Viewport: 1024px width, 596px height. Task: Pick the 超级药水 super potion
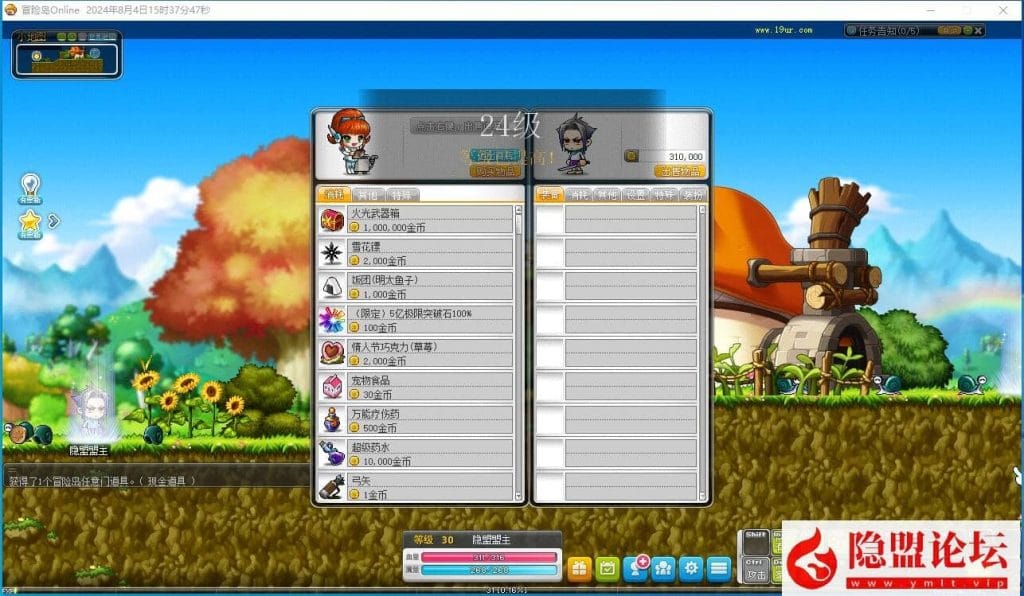pyautogui.click(x=418, y=454)
